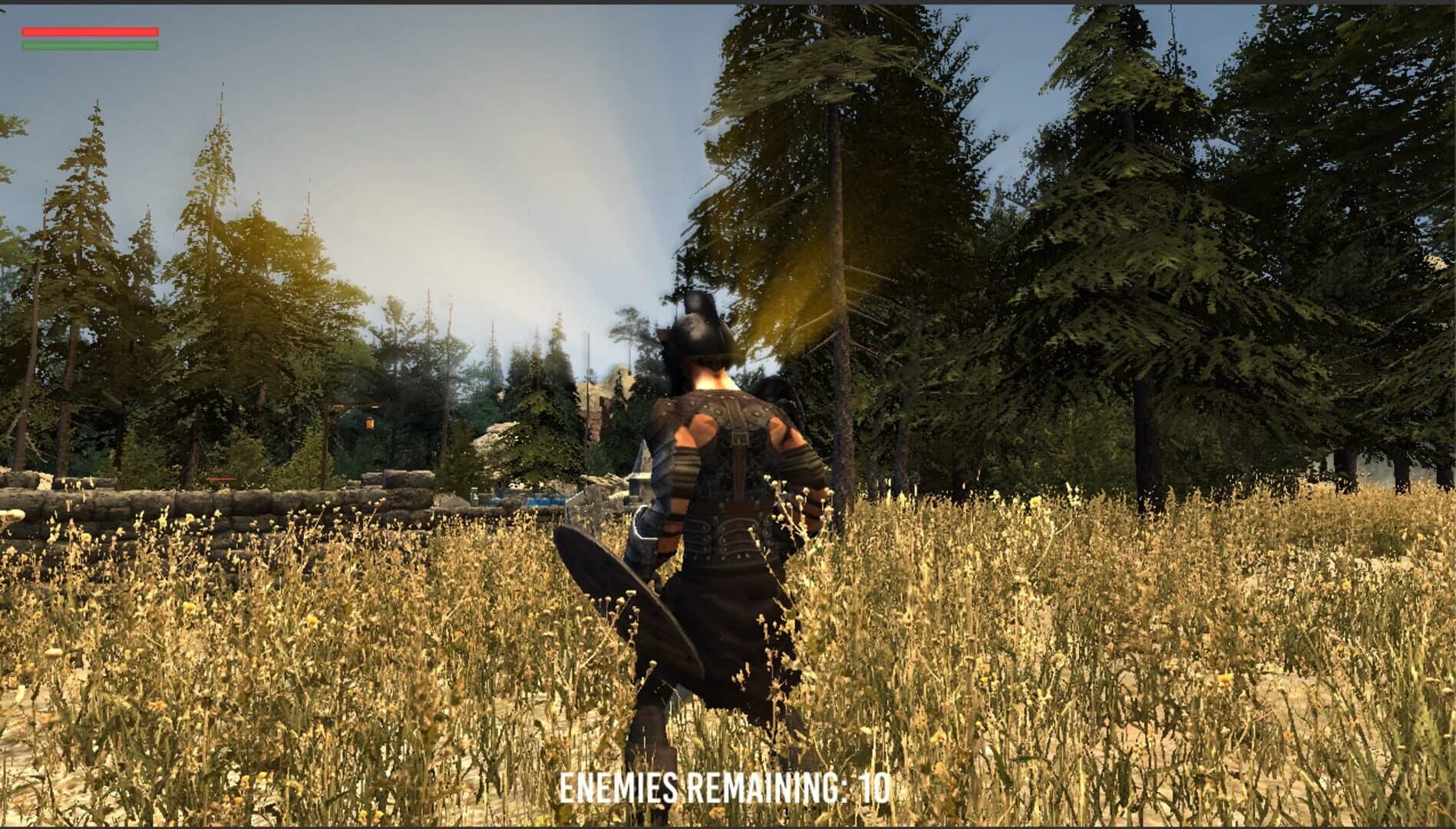The height and width of the screenshot is (829, 1456).
Task: Click the orange hanging lantern near the gallows
Action: point(369,423)
